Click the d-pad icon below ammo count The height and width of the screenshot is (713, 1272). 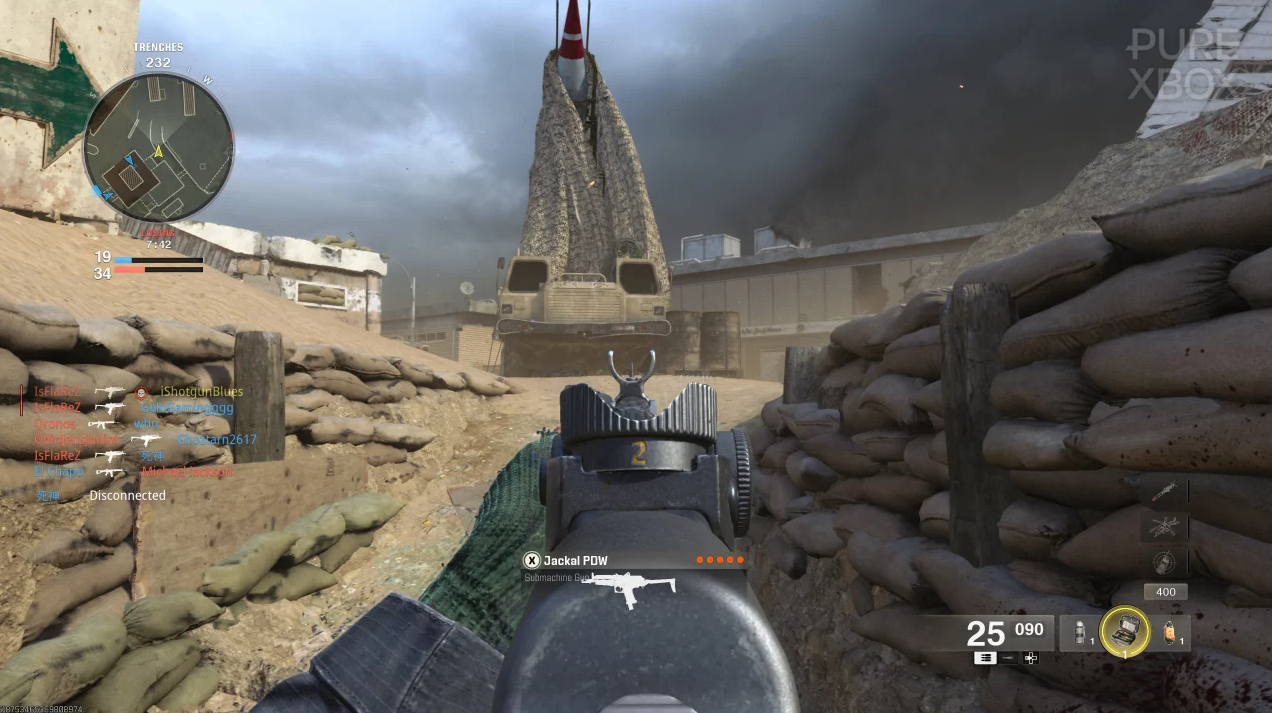1031,658
